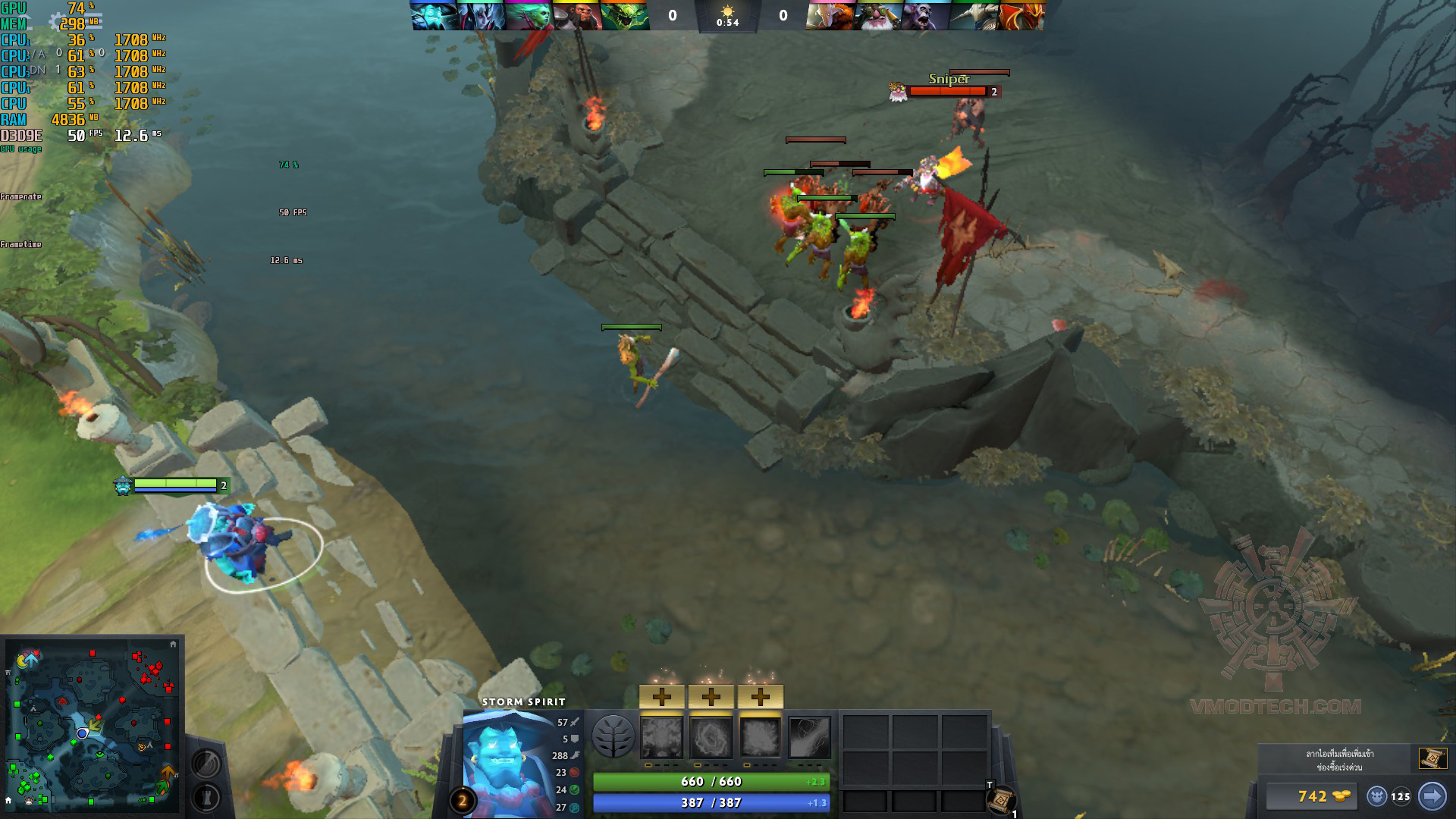This screenshot has height=819, width=1456.
Task: Level up the Static Remnant ability
Action: [x=661, y=696]
